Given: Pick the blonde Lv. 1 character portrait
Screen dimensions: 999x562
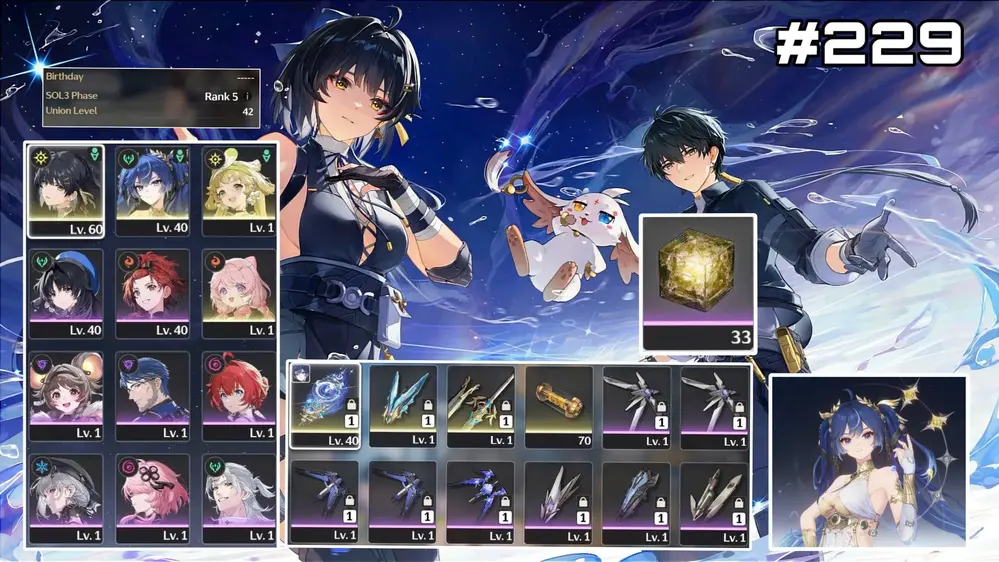Looking at the screenshot, I should pyautogui.click(x=239, y=191).
